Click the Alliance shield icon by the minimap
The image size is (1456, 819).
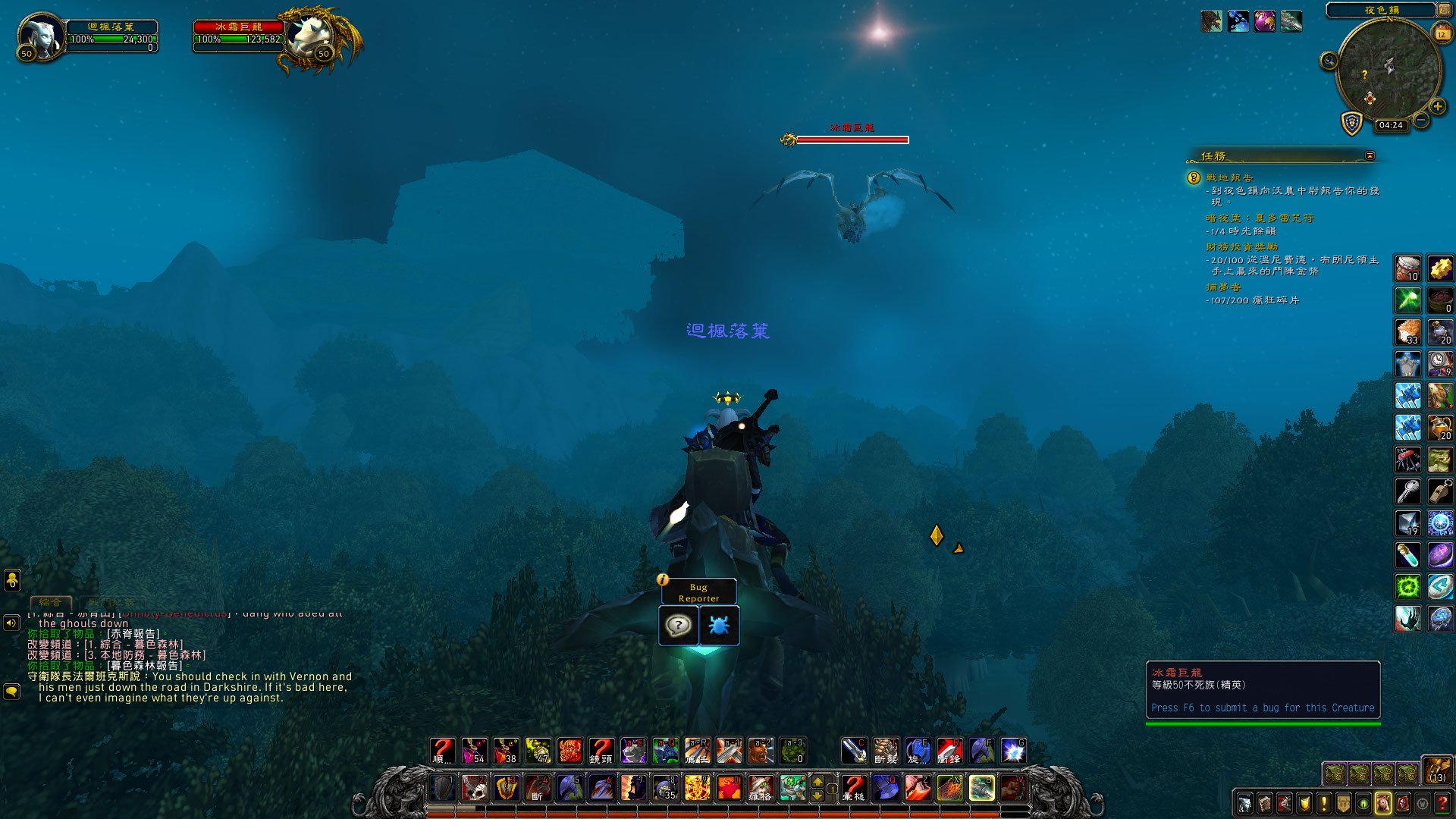pyautogui.click(x=1351, y=123)
